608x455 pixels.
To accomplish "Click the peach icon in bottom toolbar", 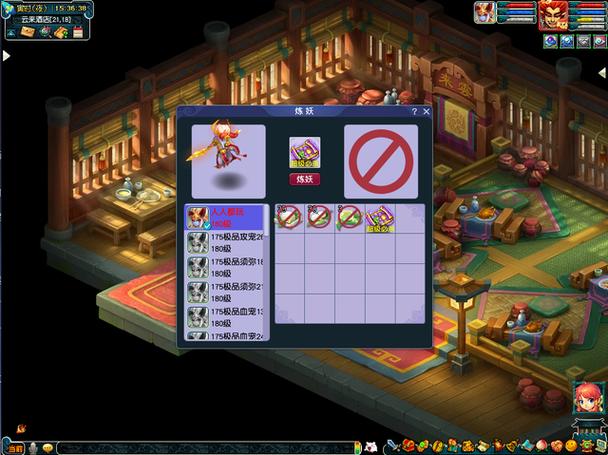I will [542, 446].
